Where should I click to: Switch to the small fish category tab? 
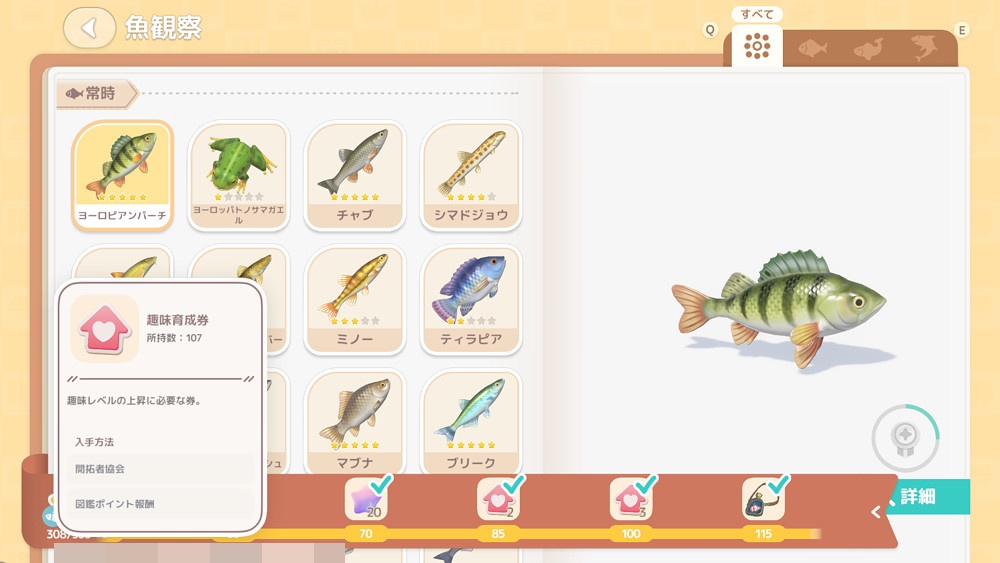pyautogui.click(x=812, y=48)
